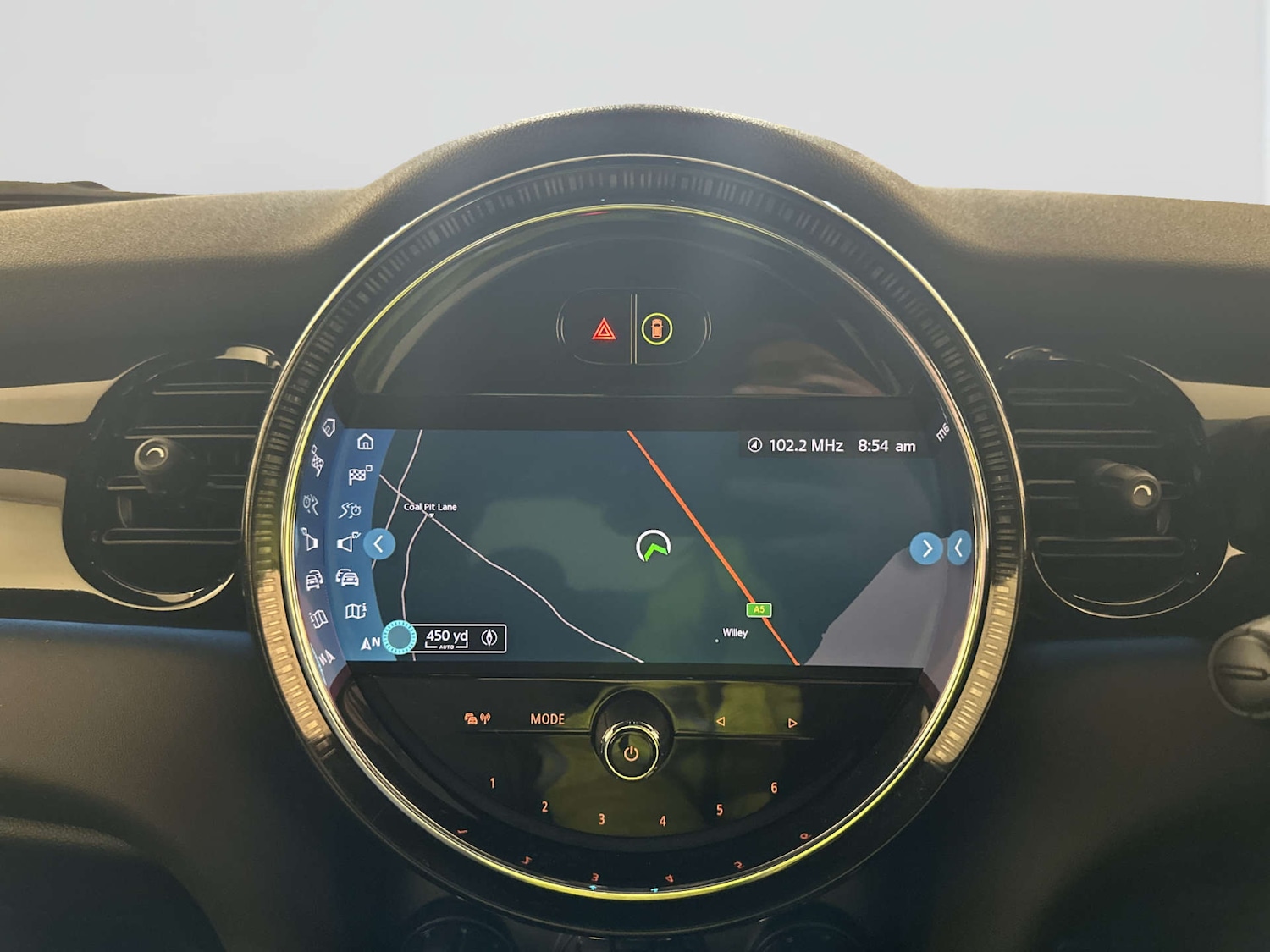
Task: Click the blue right-pointing arrow button
Action: pos(926,548)
